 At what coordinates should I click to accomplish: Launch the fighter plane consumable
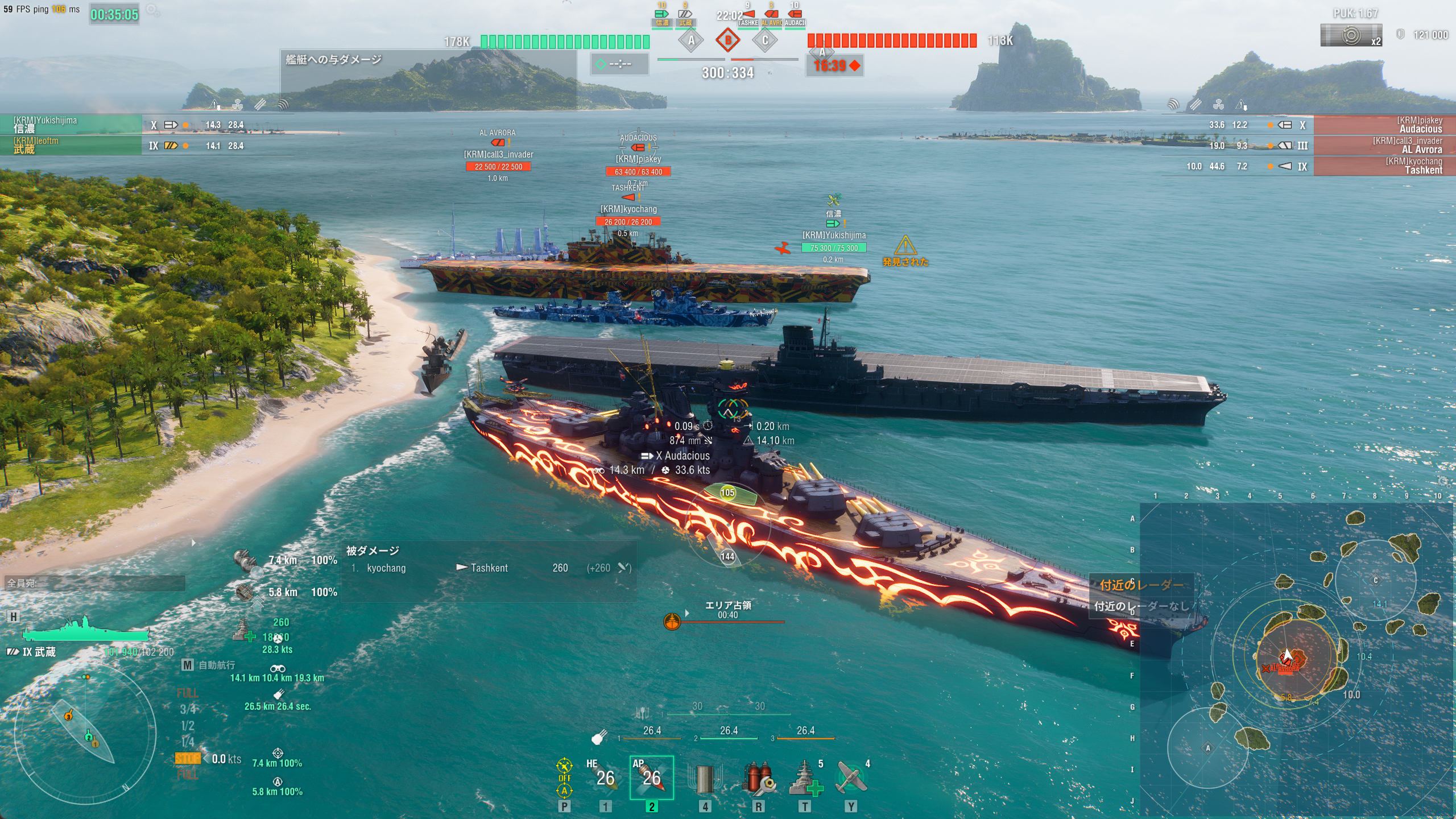(851, 778)
